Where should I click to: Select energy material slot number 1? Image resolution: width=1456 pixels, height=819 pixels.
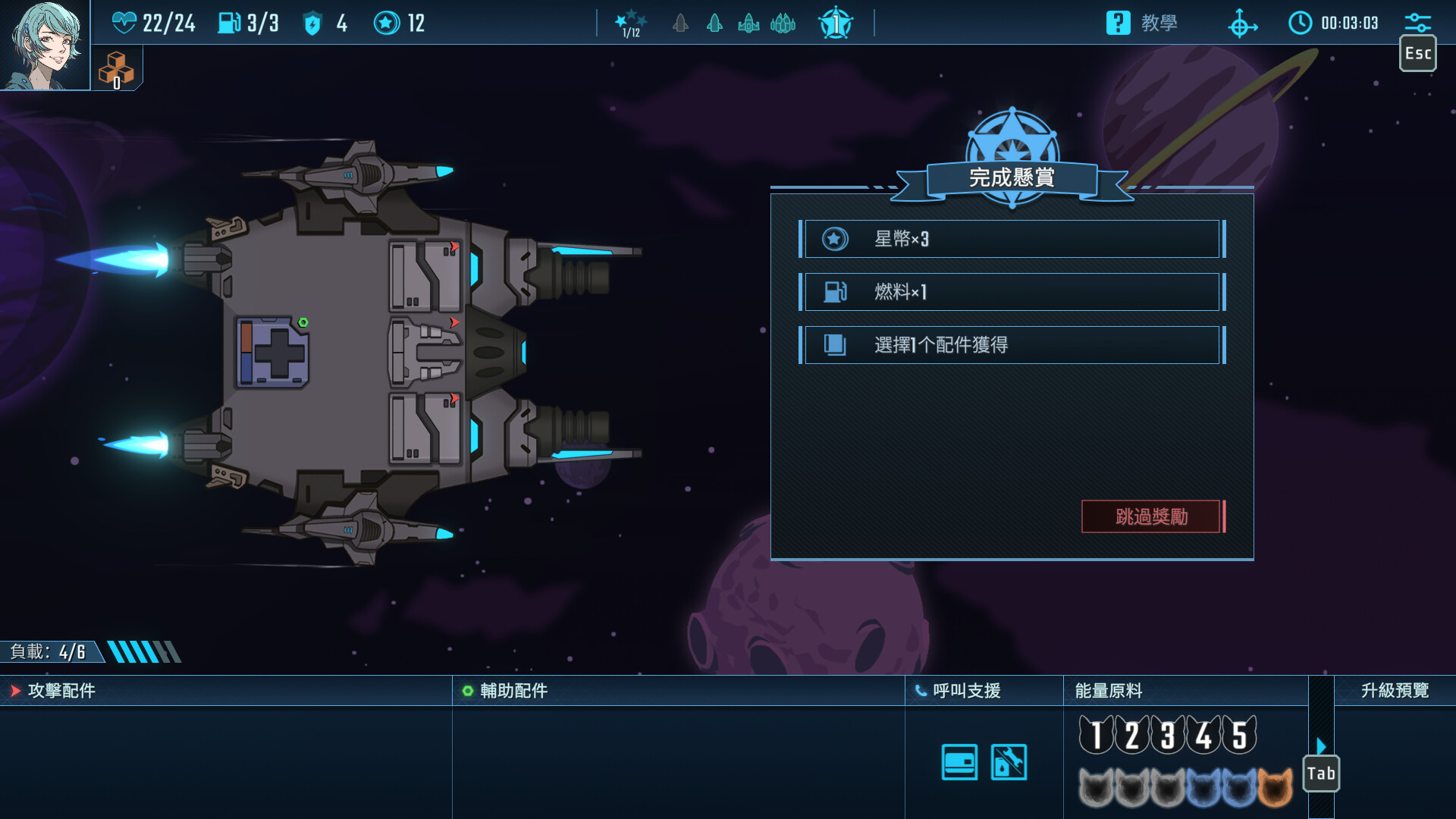pyautogui.click(x=1096, y=735)
